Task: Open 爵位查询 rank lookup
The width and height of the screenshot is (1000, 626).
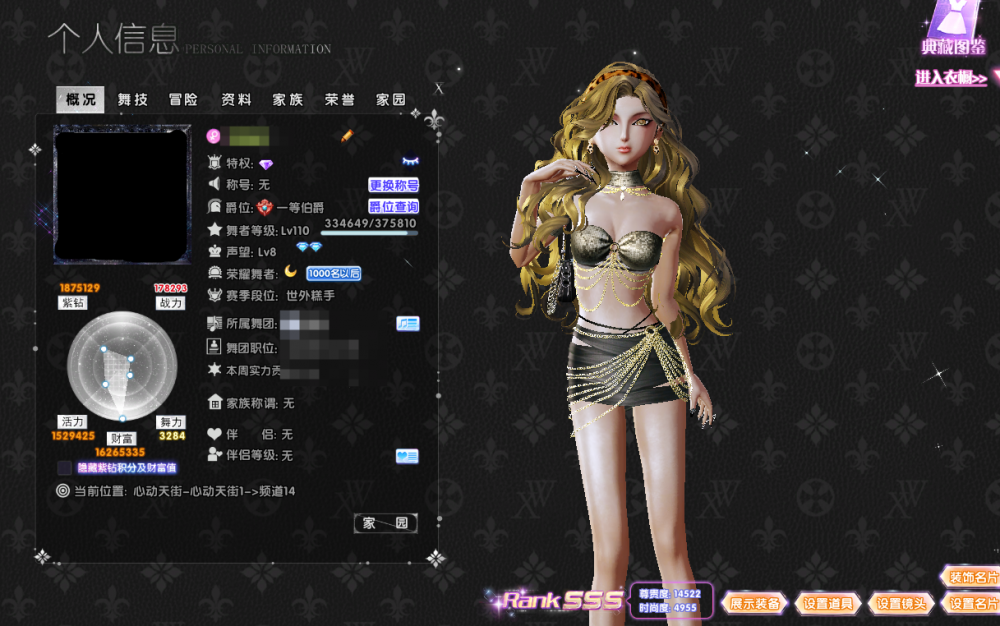Action: [394, 207]
